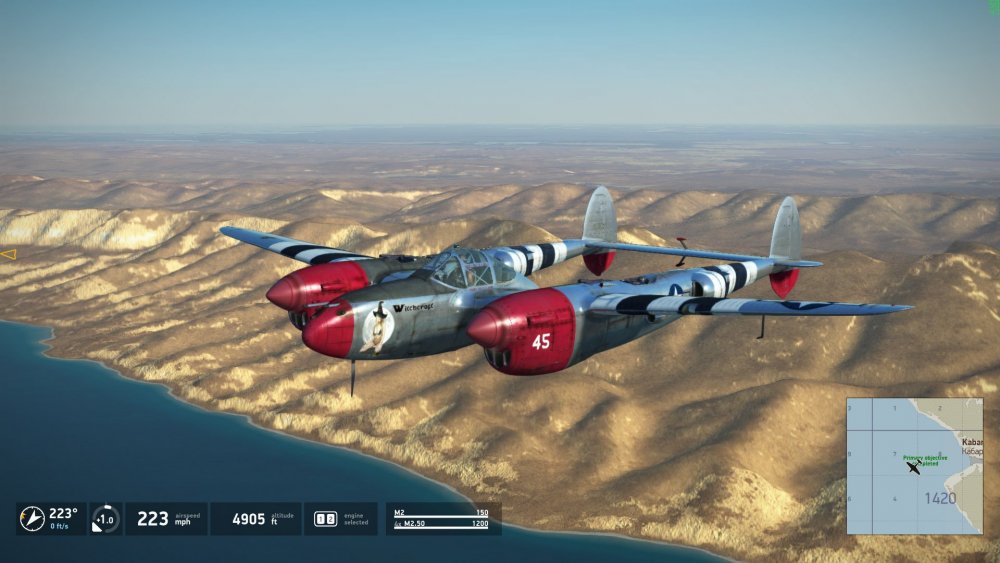This screenshot has height=563, width=1000.
Task: Select the primary objective marker on the minimap
Action: [920, 459]
